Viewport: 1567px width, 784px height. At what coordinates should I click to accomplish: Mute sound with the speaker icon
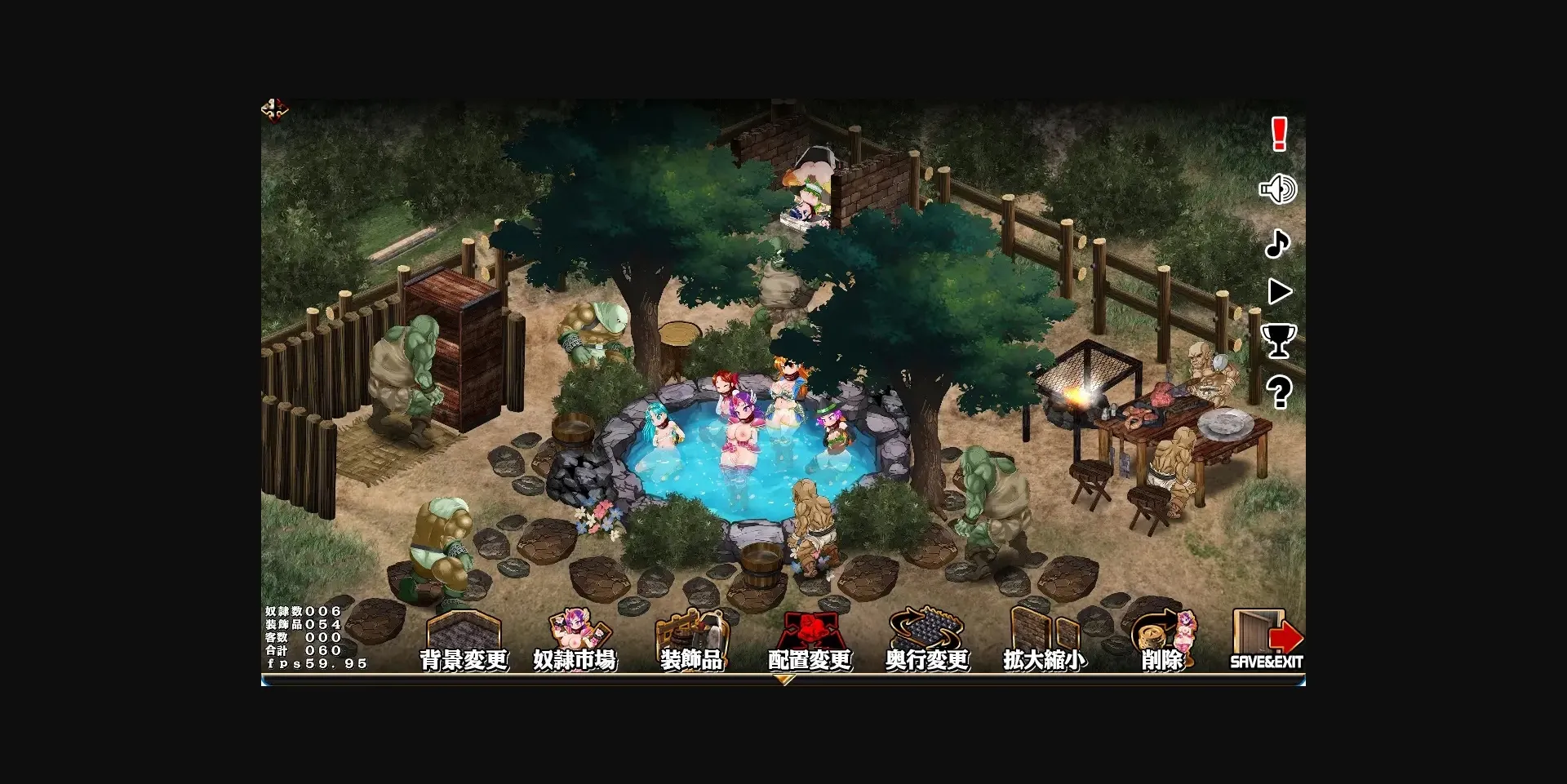(1278, 188)
